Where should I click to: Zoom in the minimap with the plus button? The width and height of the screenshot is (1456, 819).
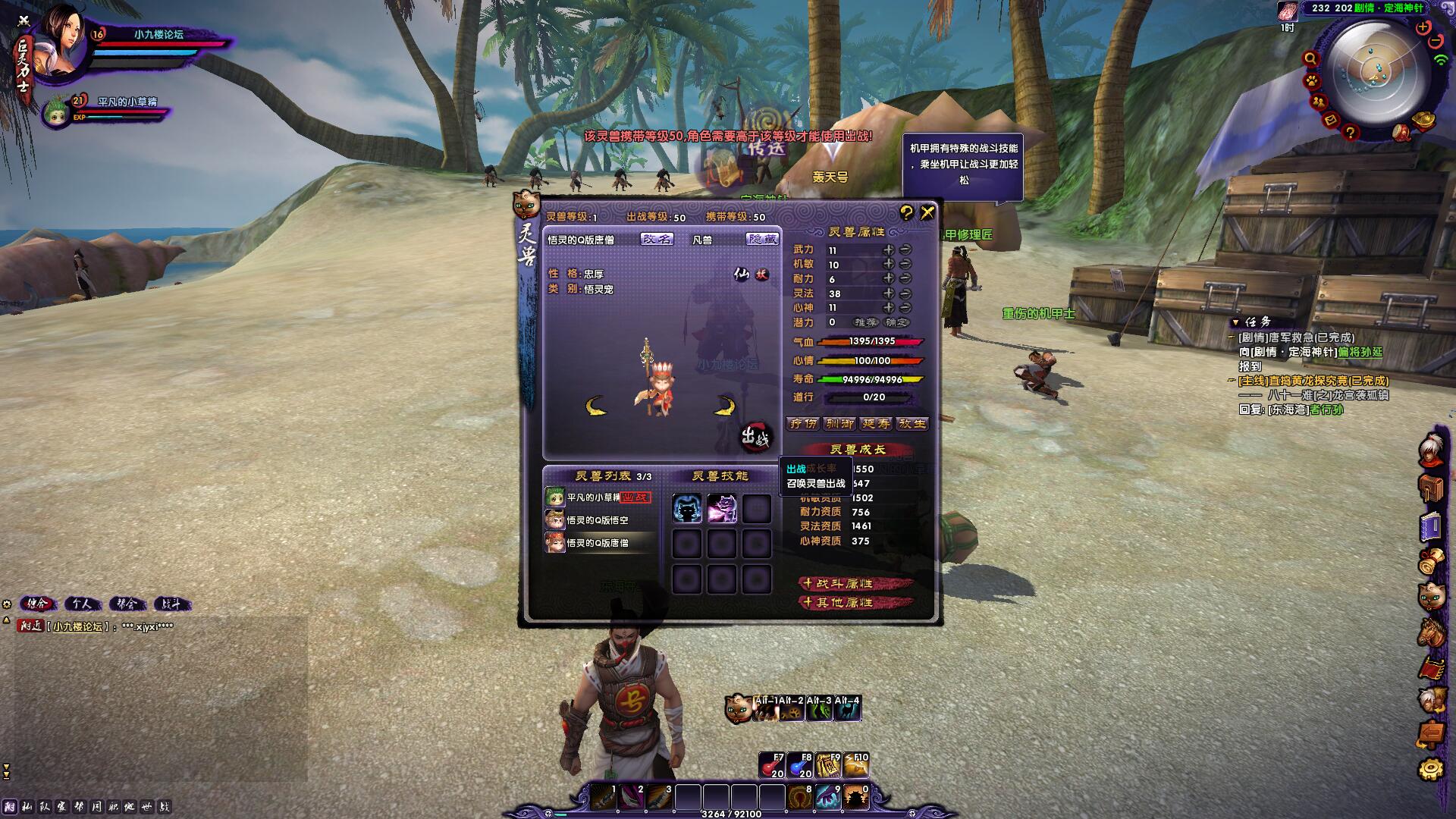(1423, 27)
